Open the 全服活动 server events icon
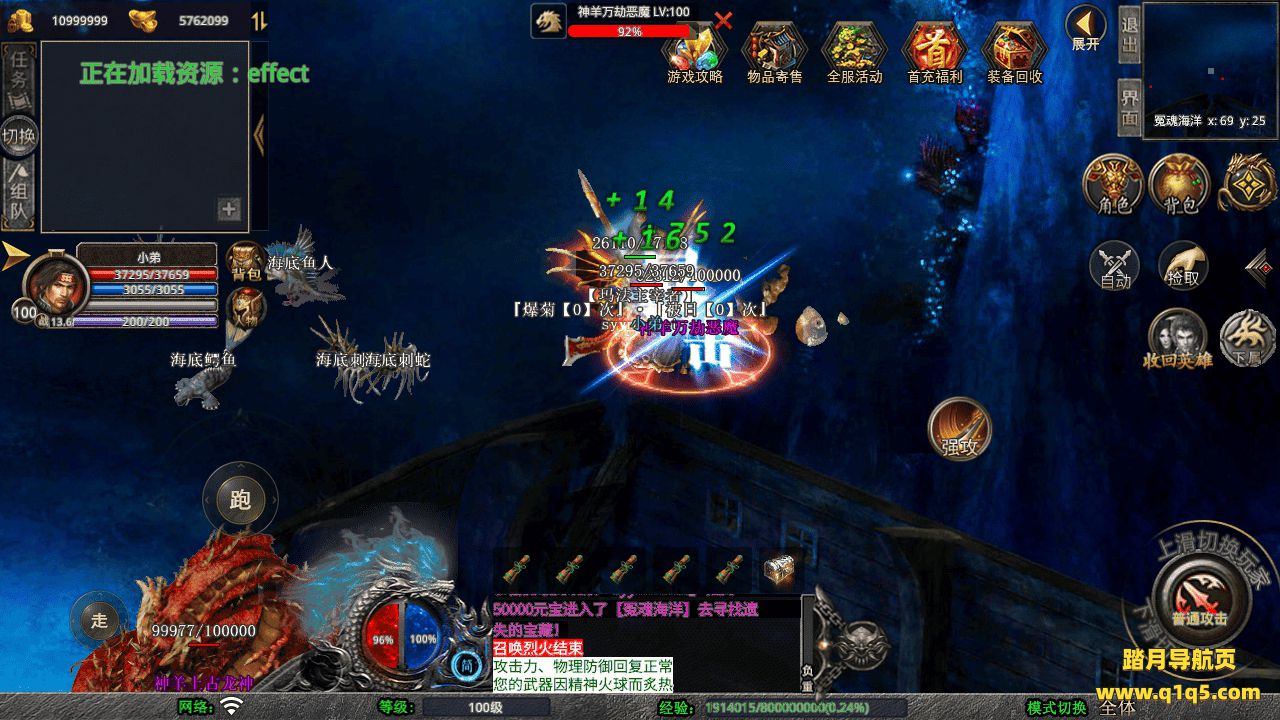The height and width of the screenshot is (720, 1280). [854, 52]
